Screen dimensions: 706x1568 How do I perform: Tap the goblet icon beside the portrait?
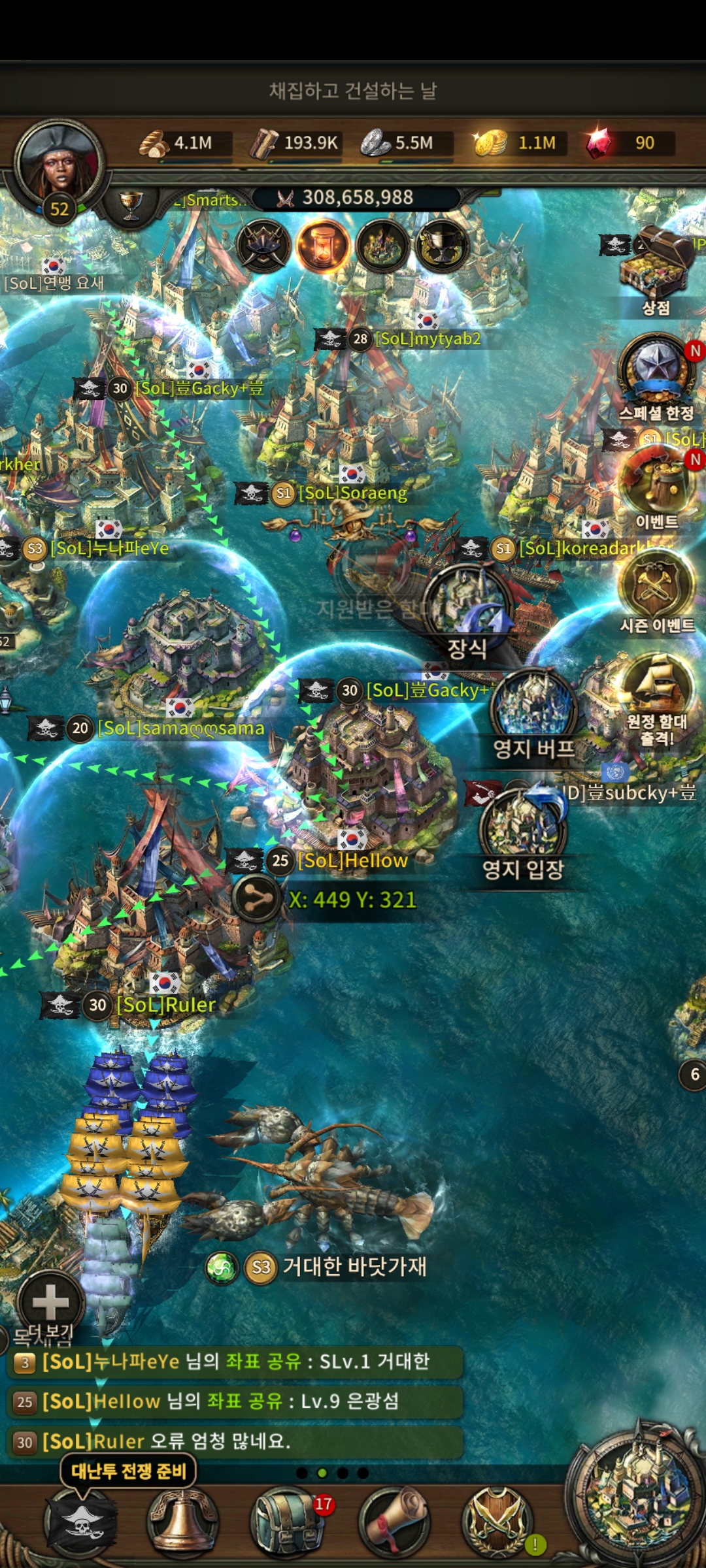click(131, 204)
